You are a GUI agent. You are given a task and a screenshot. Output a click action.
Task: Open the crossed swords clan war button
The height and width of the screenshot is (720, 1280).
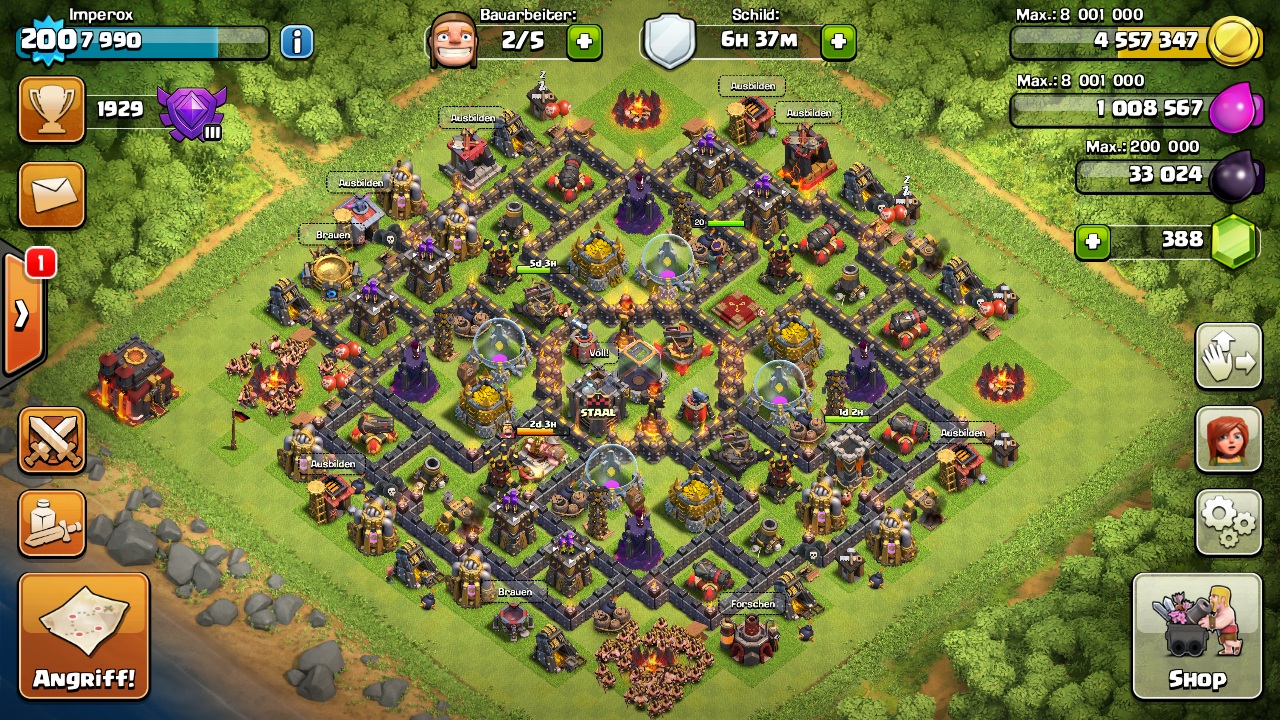click(x=52, y=440)
